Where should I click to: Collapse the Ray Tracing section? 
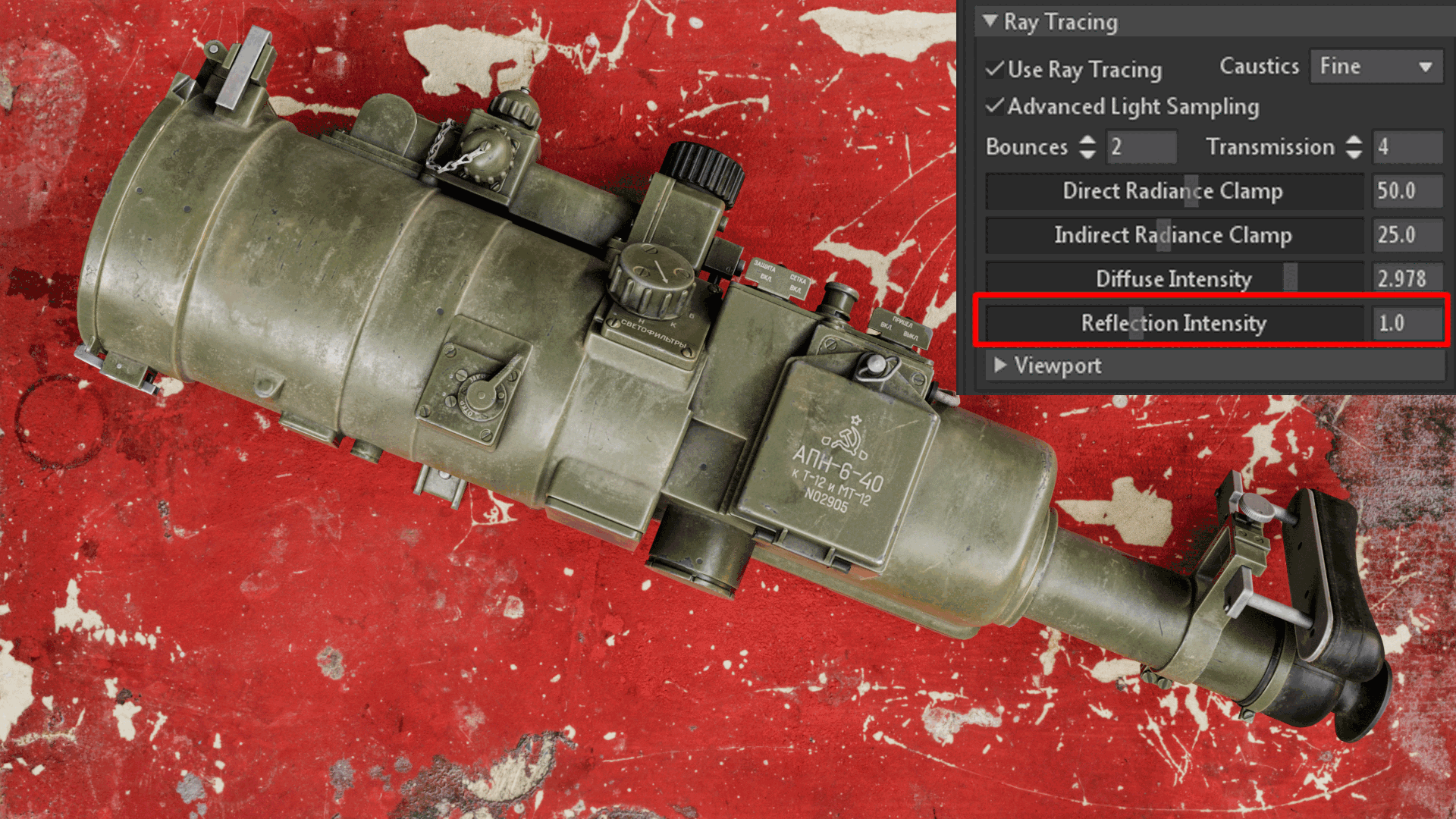pos(990,21)
